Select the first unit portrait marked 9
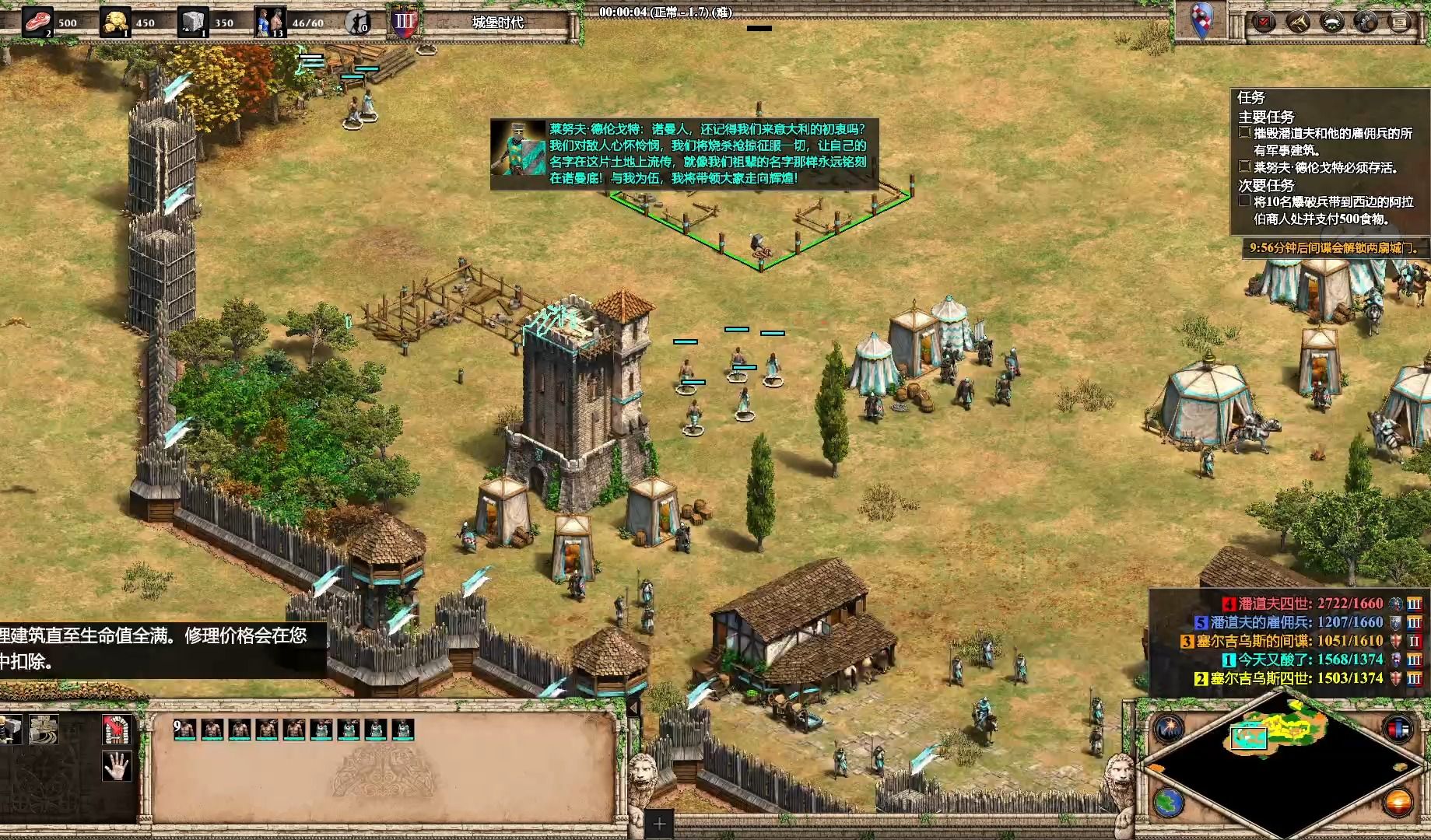The image size is (1431, 840). [x=184, y=730]
